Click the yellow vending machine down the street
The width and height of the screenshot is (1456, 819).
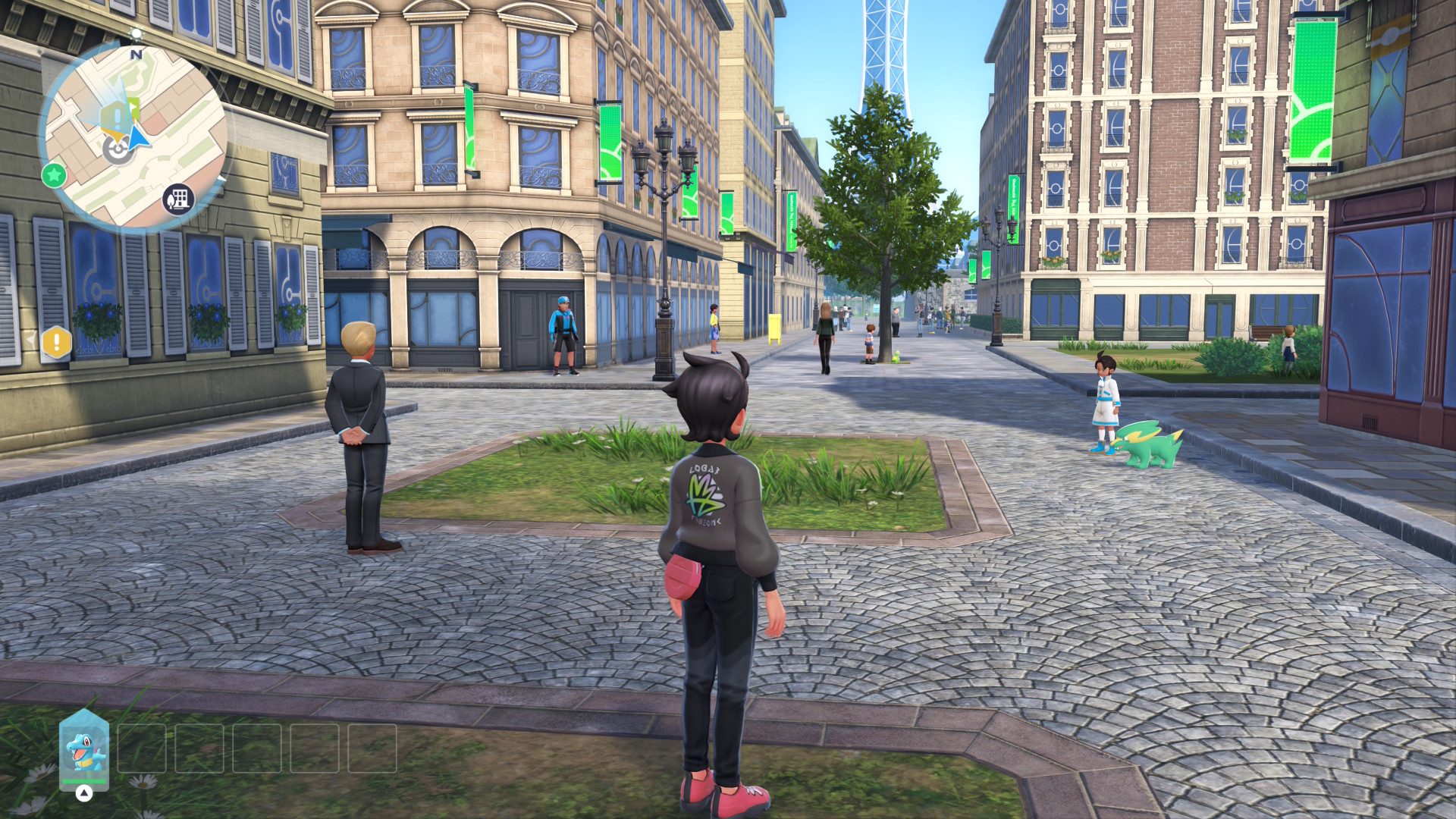(x=775, y=326)
